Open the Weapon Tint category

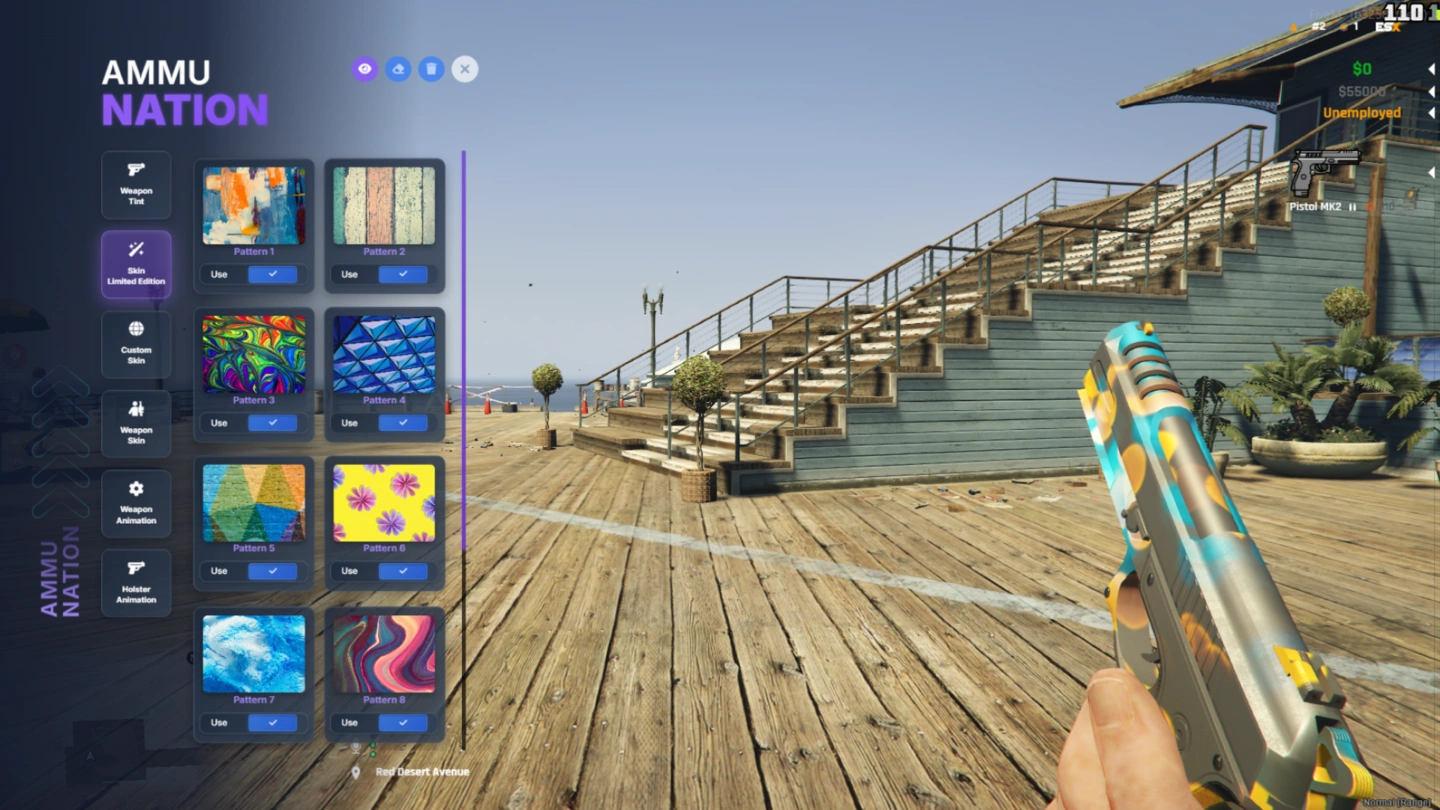point(136,185)
